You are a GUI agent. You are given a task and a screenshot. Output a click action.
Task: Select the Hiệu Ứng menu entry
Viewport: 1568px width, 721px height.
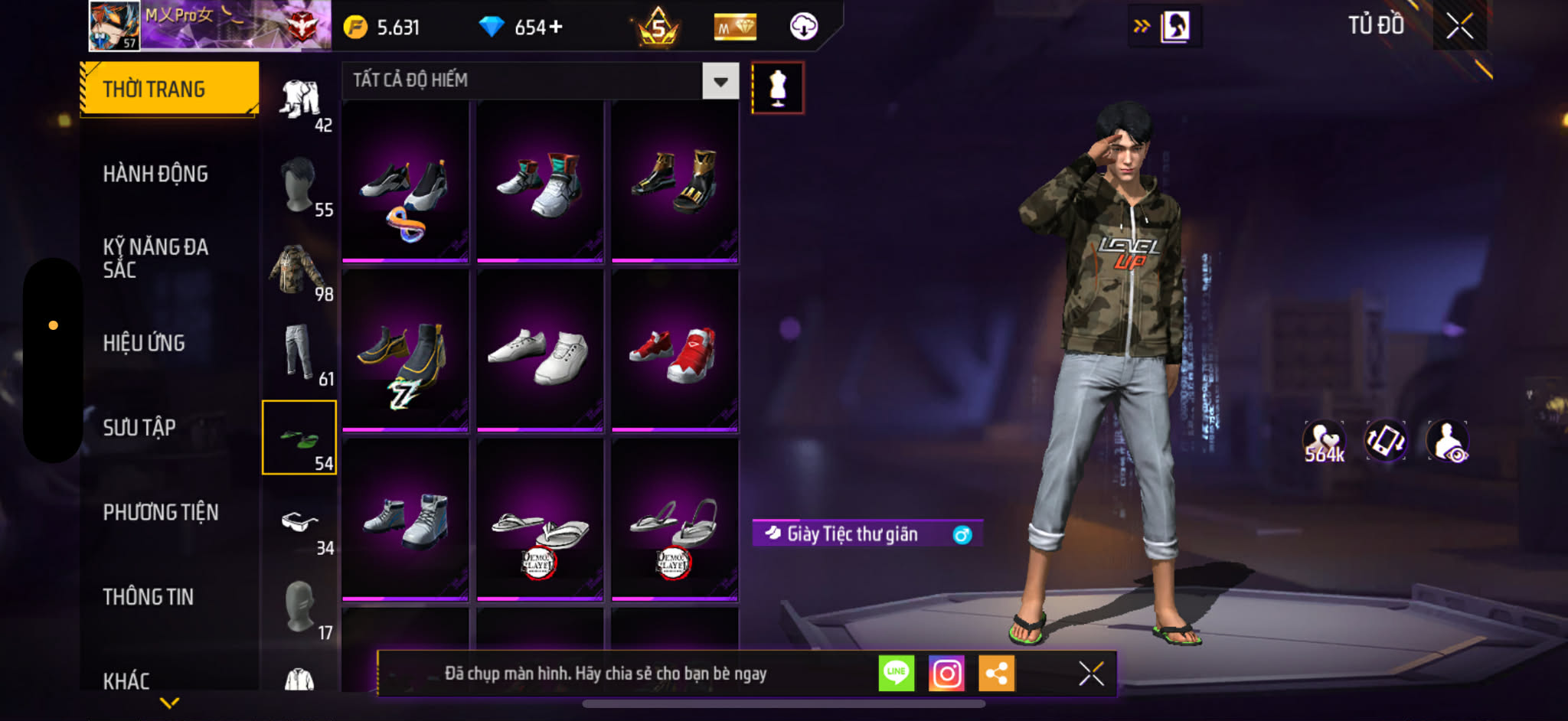click(x=144, y=343)
